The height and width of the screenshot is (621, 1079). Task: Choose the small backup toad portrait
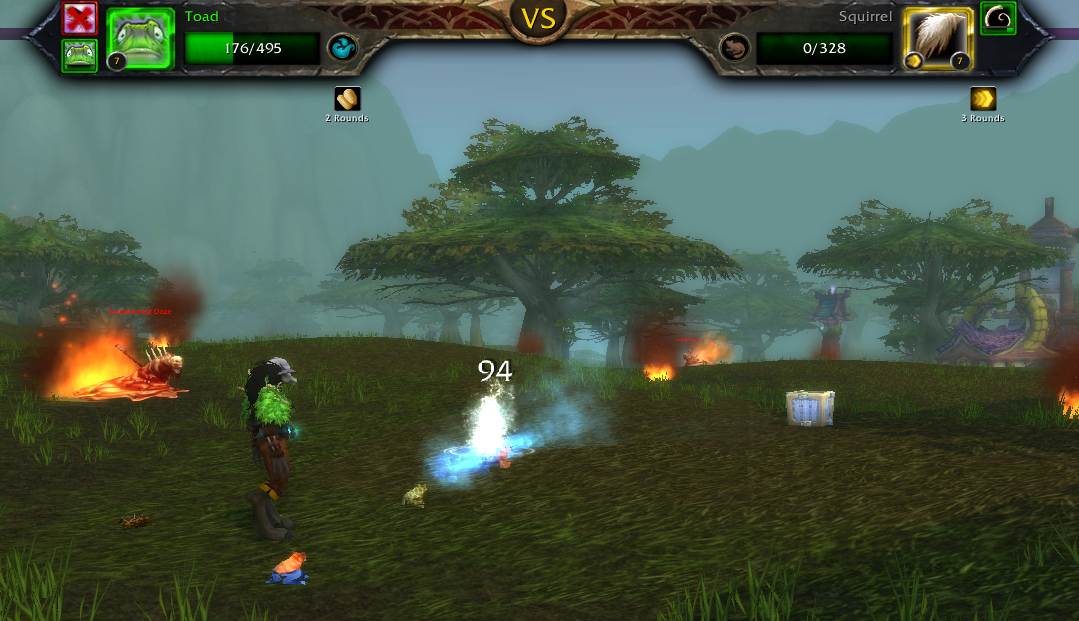pos(79,56)
